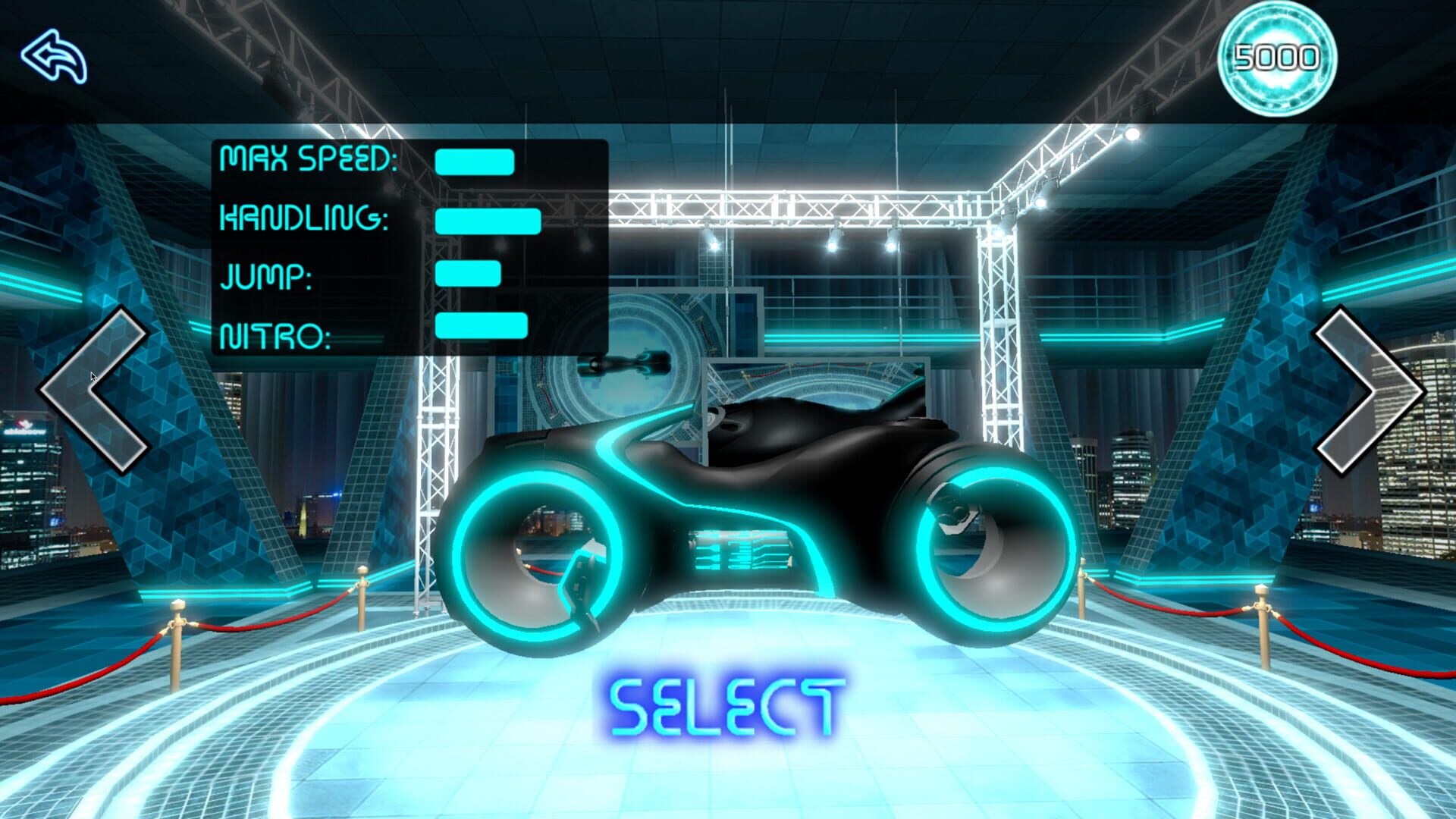Click the MAX SPEED stat bar
Viewport: 1456px width, 819px height.
click(474, 162)
